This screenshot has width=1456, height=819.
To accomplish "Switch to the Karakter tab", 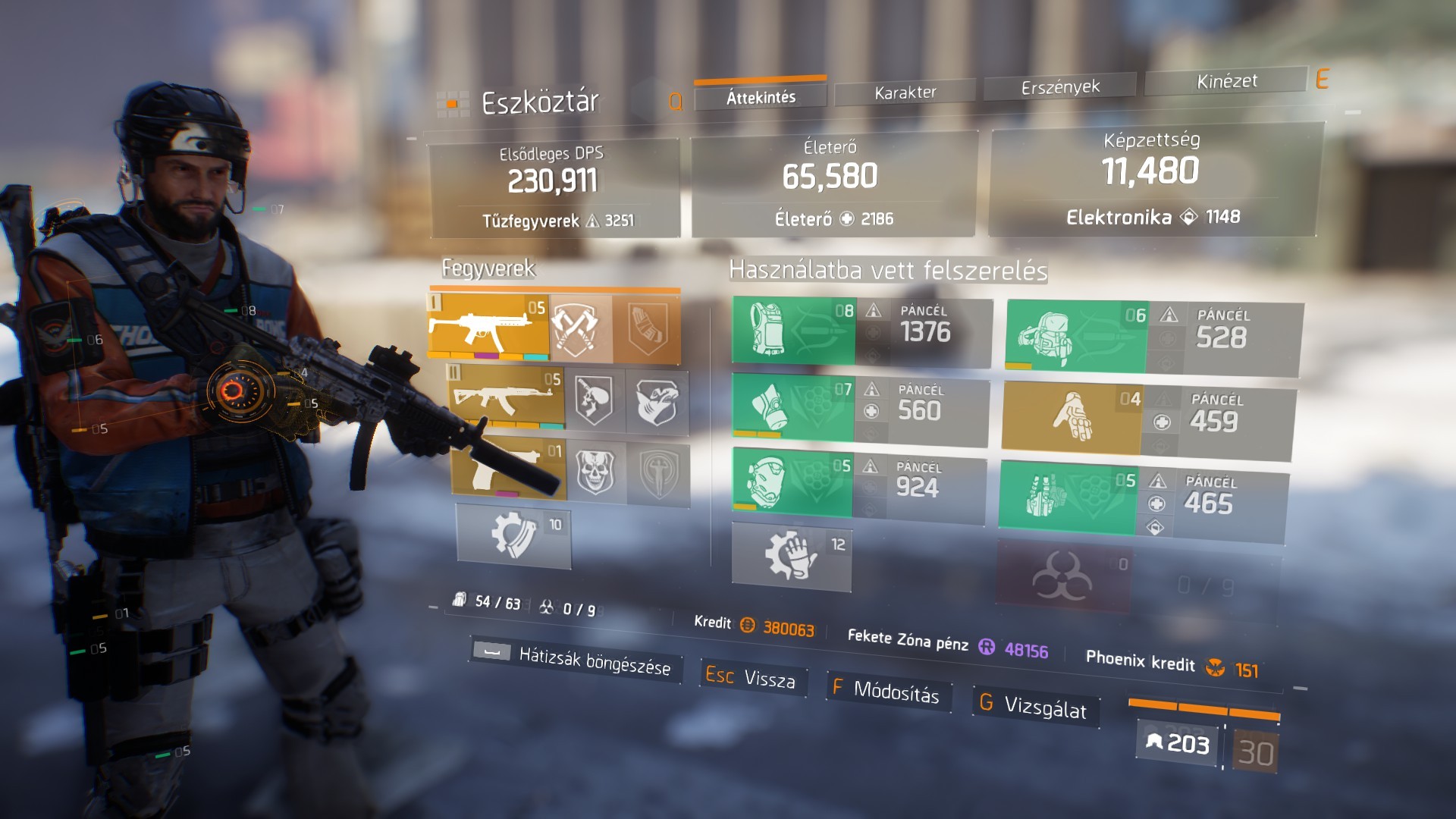I will point(905,93).
